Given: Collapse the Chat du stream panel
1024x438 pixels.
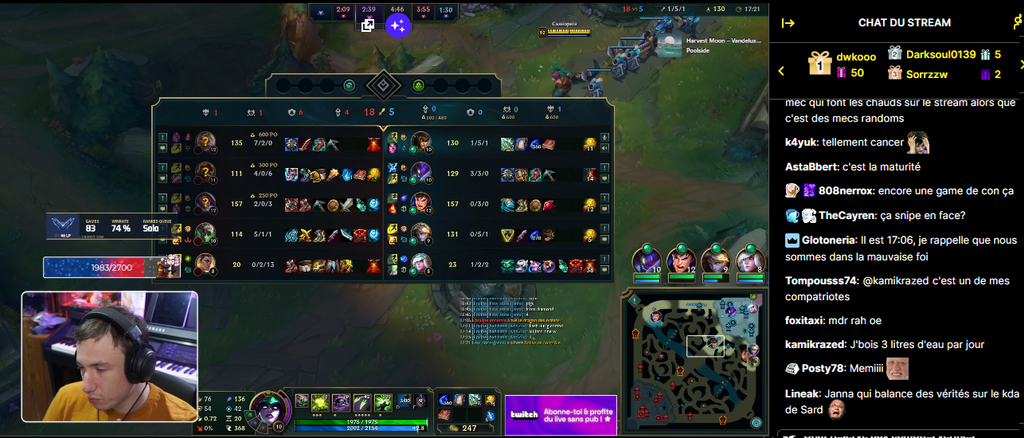Looking at the screenshot, I should click(x=788, y=23).
